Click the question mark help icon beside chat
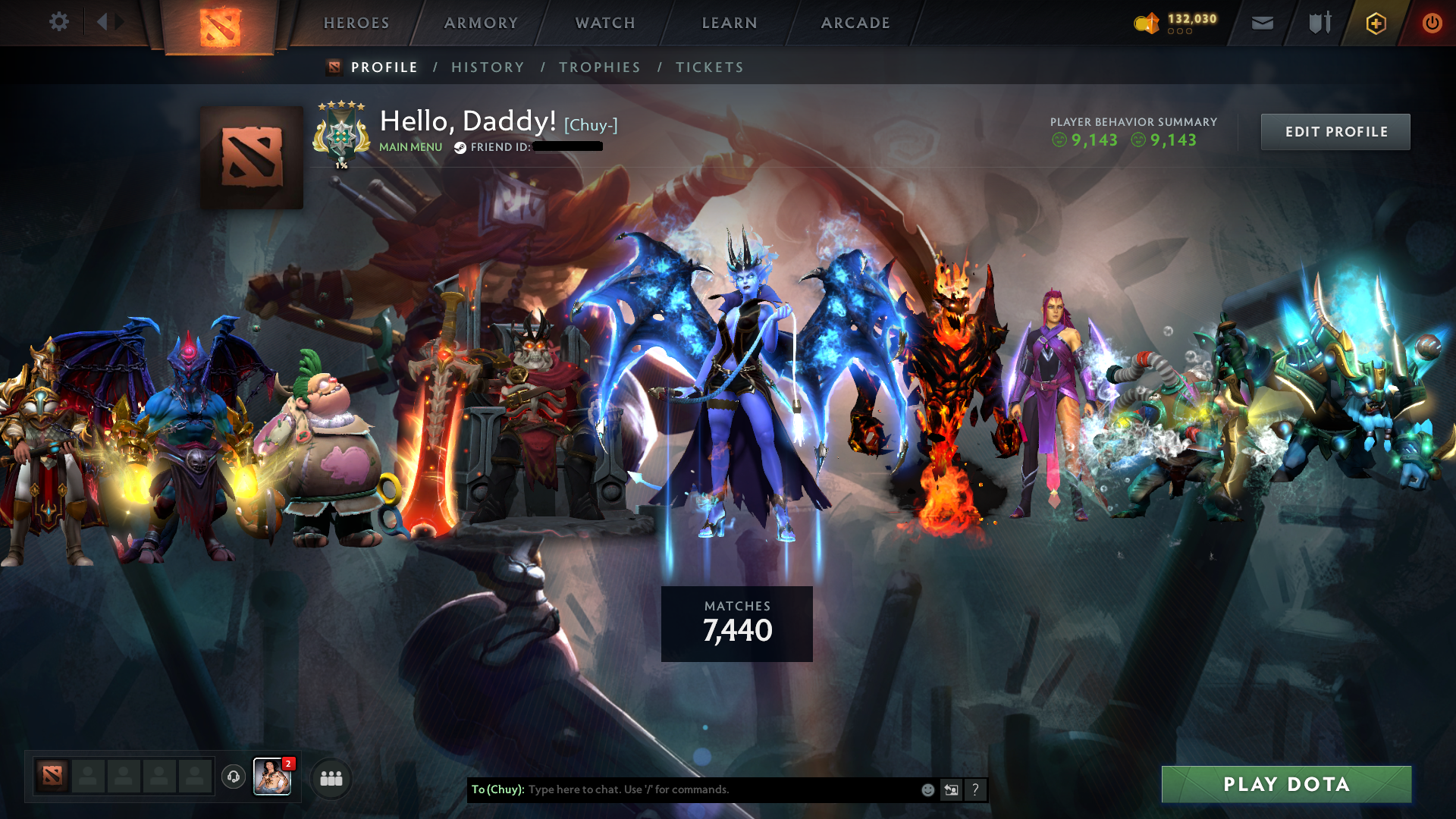1456x819 pixels. coord(975,789)
